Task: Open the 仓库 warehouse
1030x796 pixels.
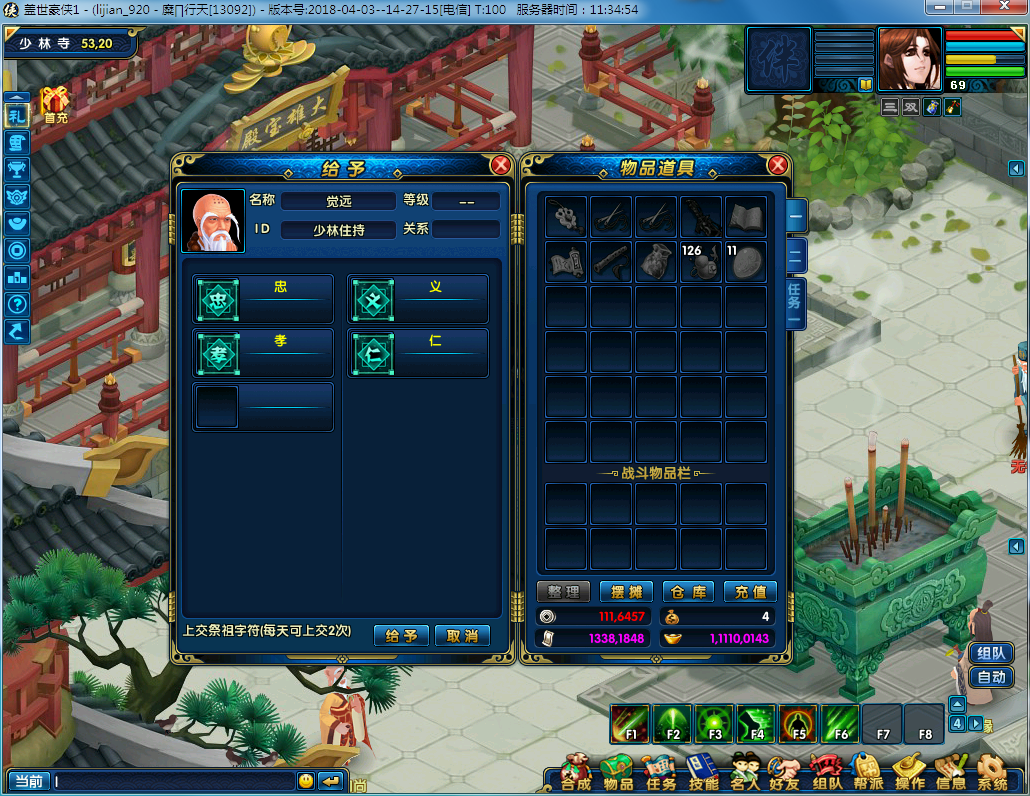Action: (688, 592)
